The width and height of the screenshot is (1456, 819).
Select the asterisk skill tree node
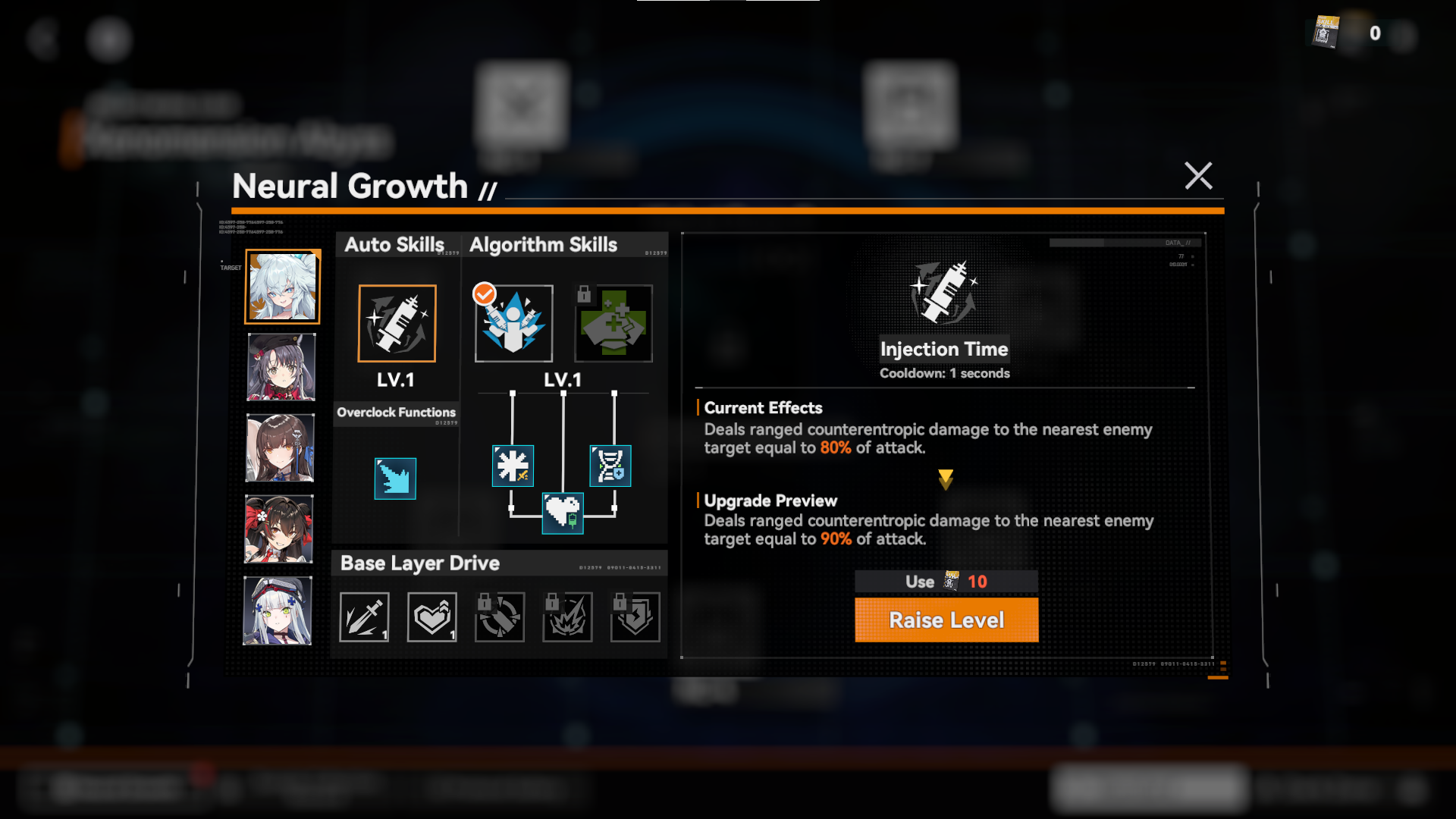[x=513, y=466]
